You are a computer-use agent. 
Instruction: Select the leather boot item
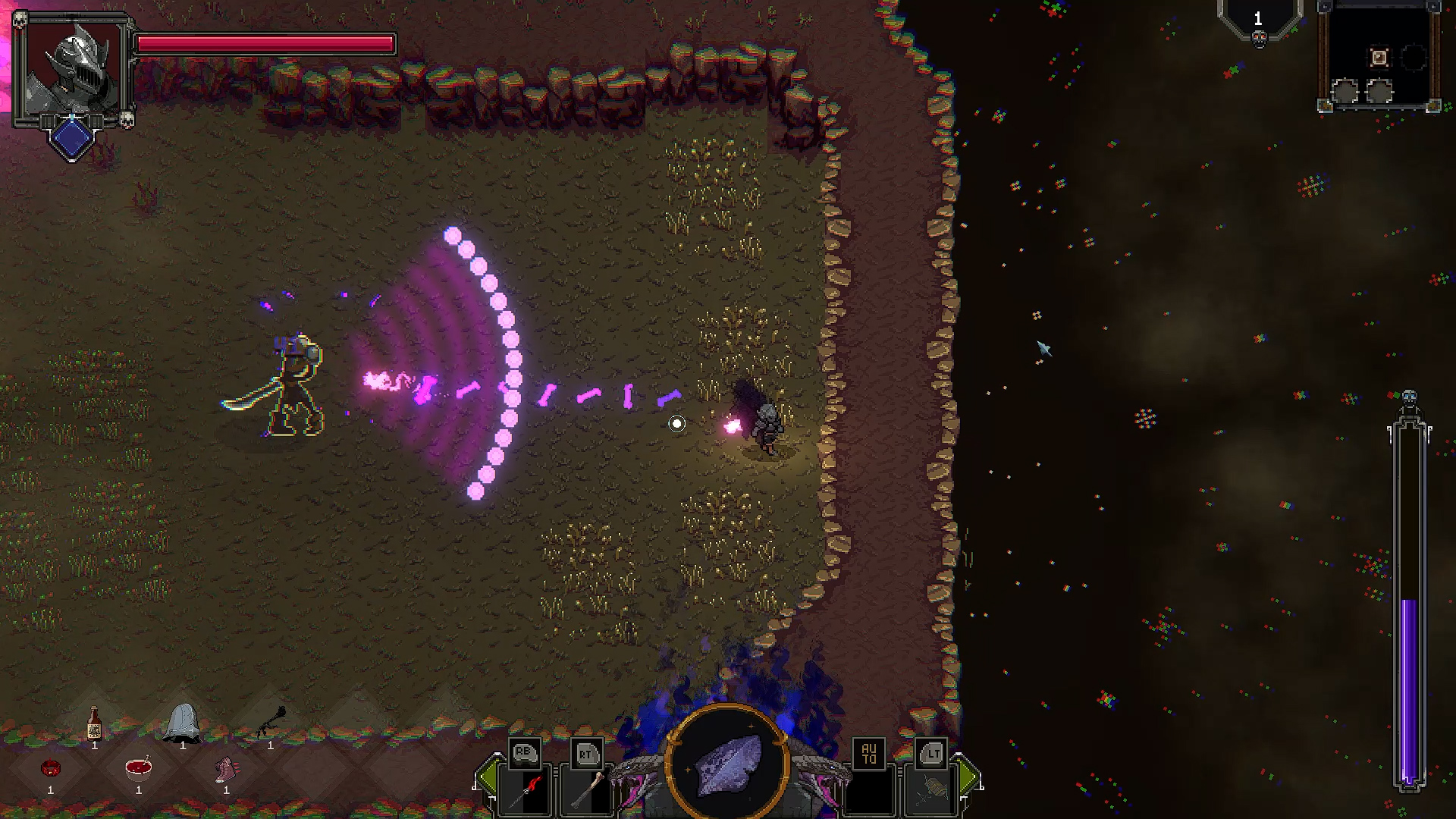(226, 768)
